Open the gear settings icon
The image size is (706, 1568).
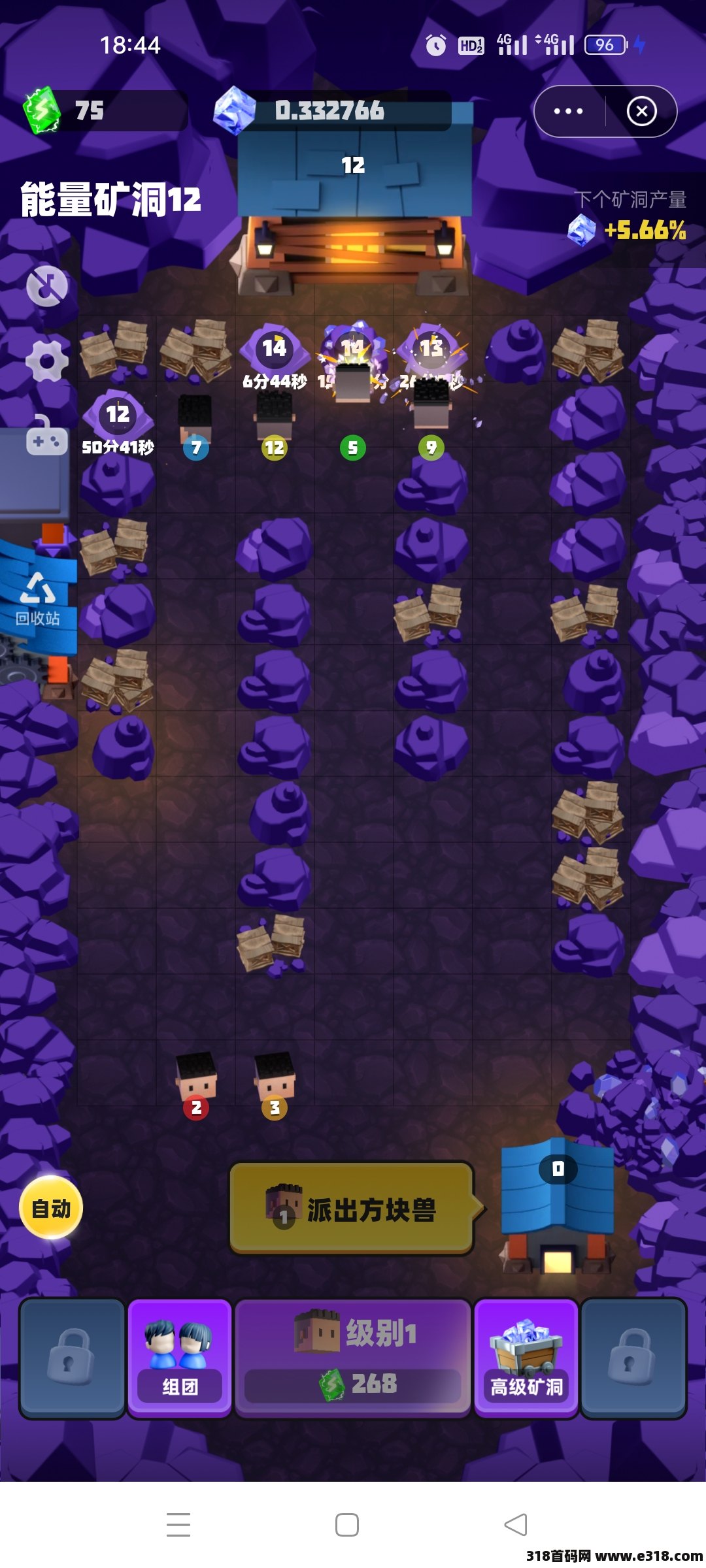click(46, 361)
